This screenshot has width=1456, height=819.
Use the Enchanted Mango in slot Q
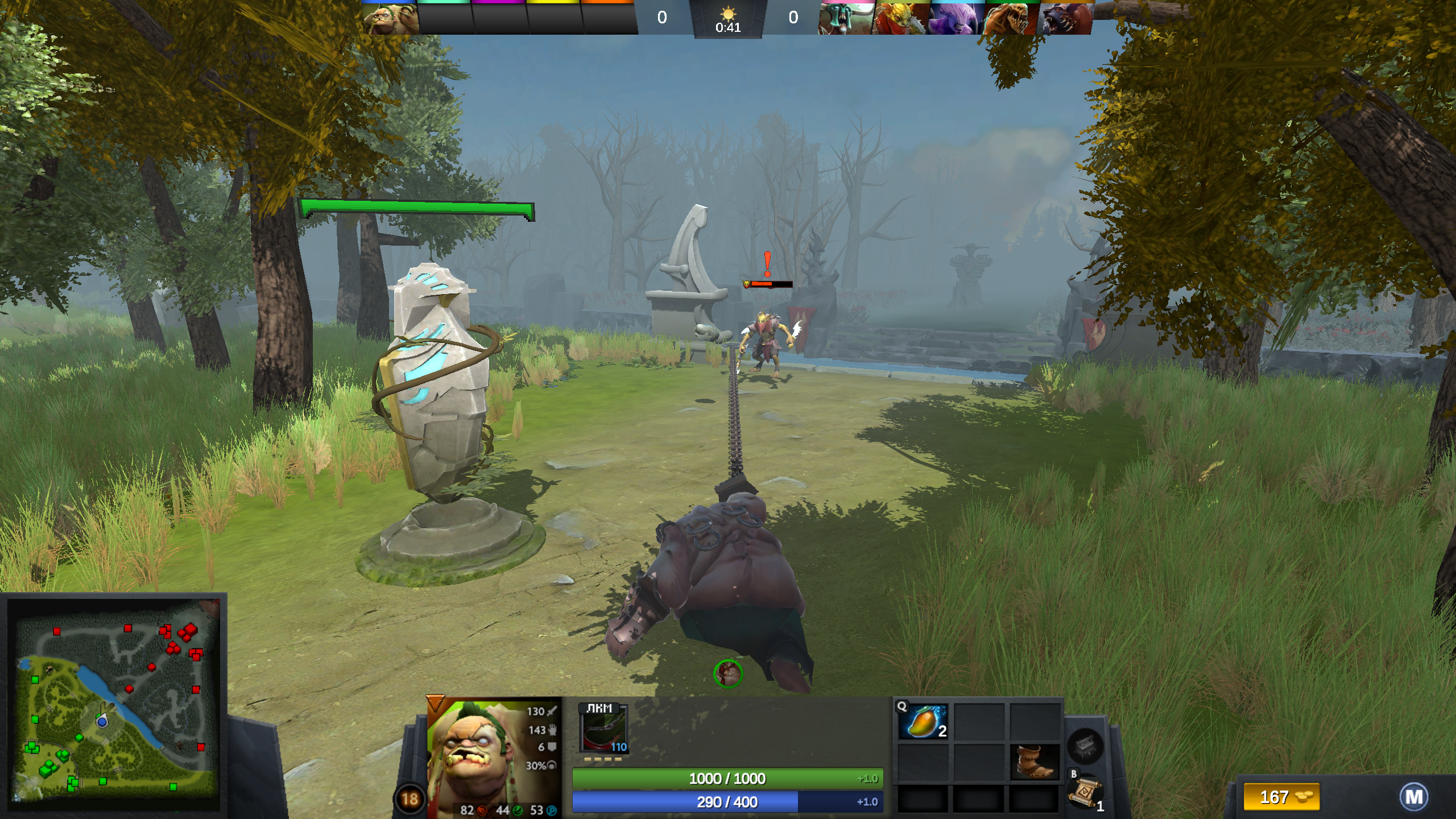pyautogui.click(x=923, y=721)
